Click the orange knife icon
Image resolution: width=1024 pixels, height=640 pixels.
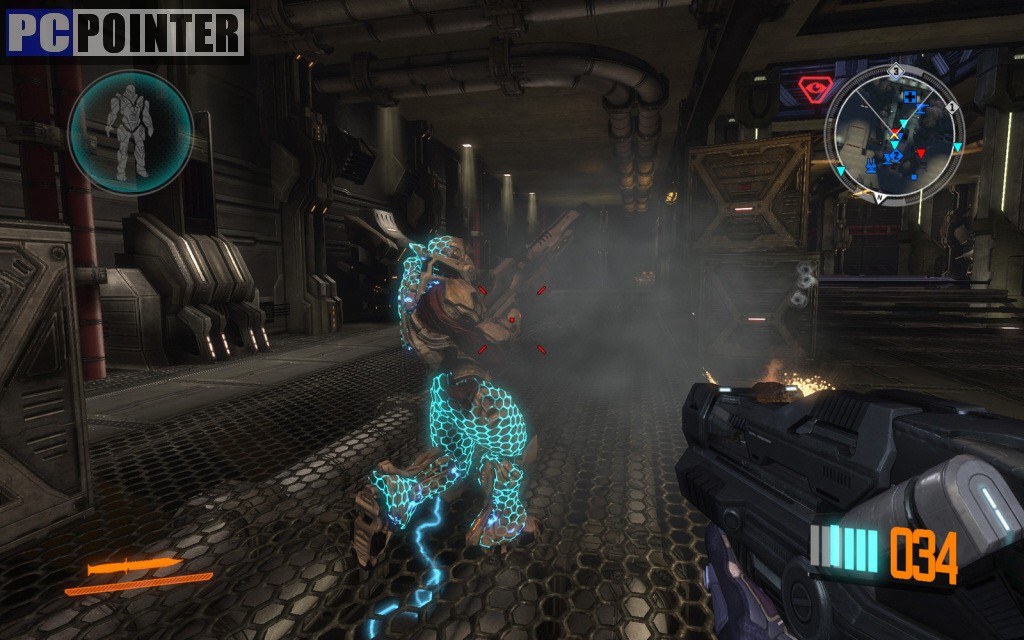133,567
